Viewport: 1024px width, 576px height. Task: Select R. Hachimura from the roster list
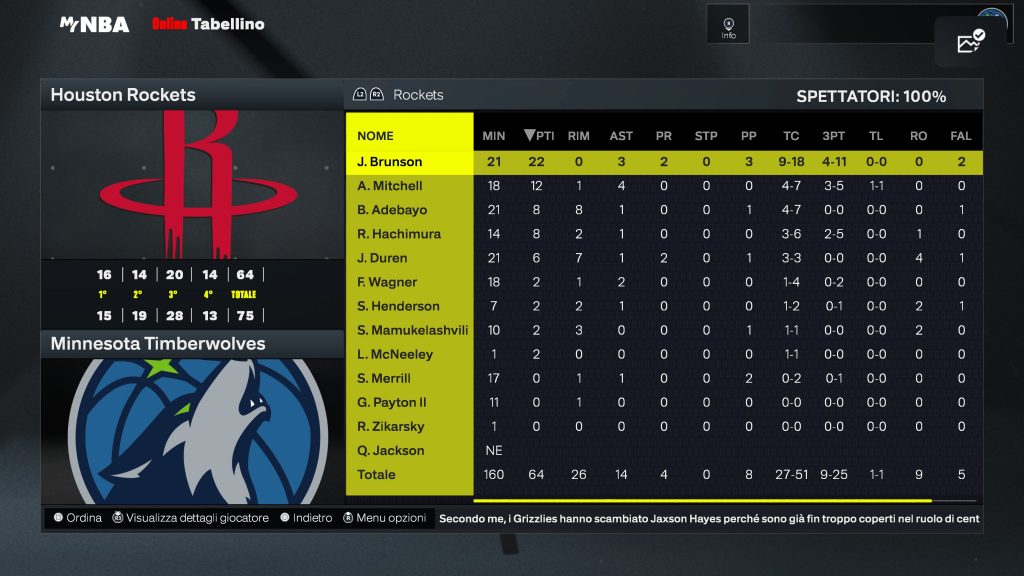pos(399,234)
